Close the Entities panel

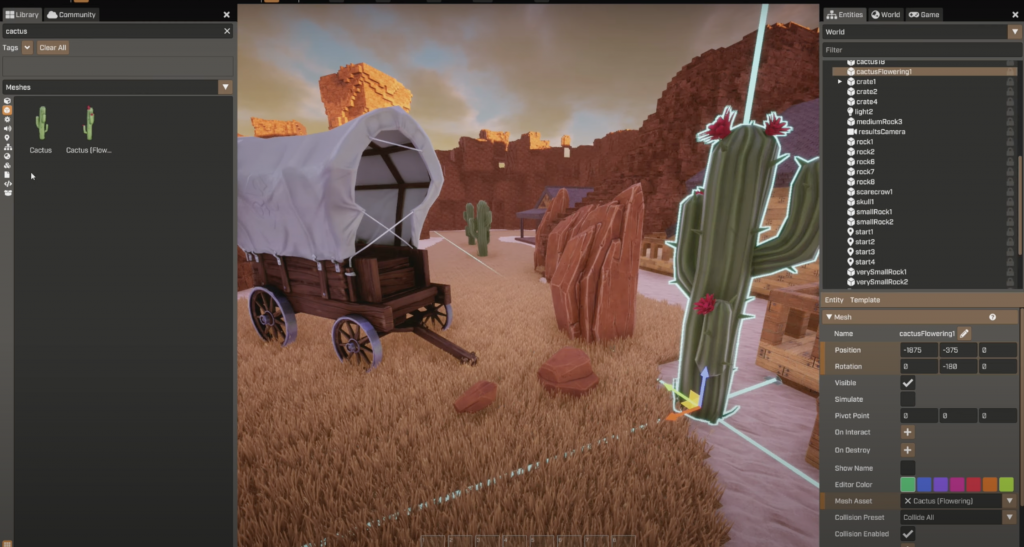coord(1013,15)
